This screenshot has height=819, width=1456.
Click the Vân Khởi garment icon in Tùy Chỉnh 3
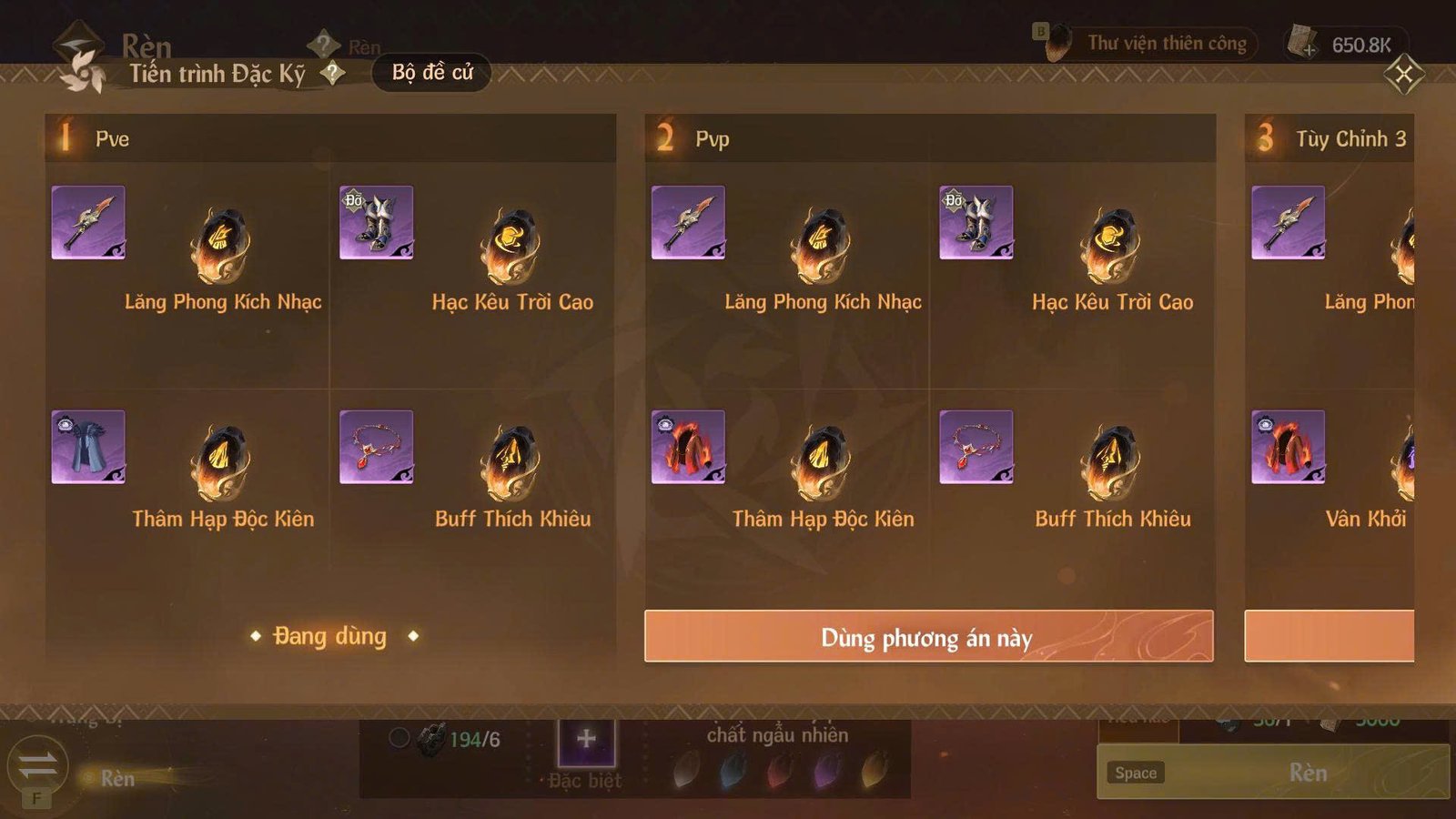tap(1288, 448)
